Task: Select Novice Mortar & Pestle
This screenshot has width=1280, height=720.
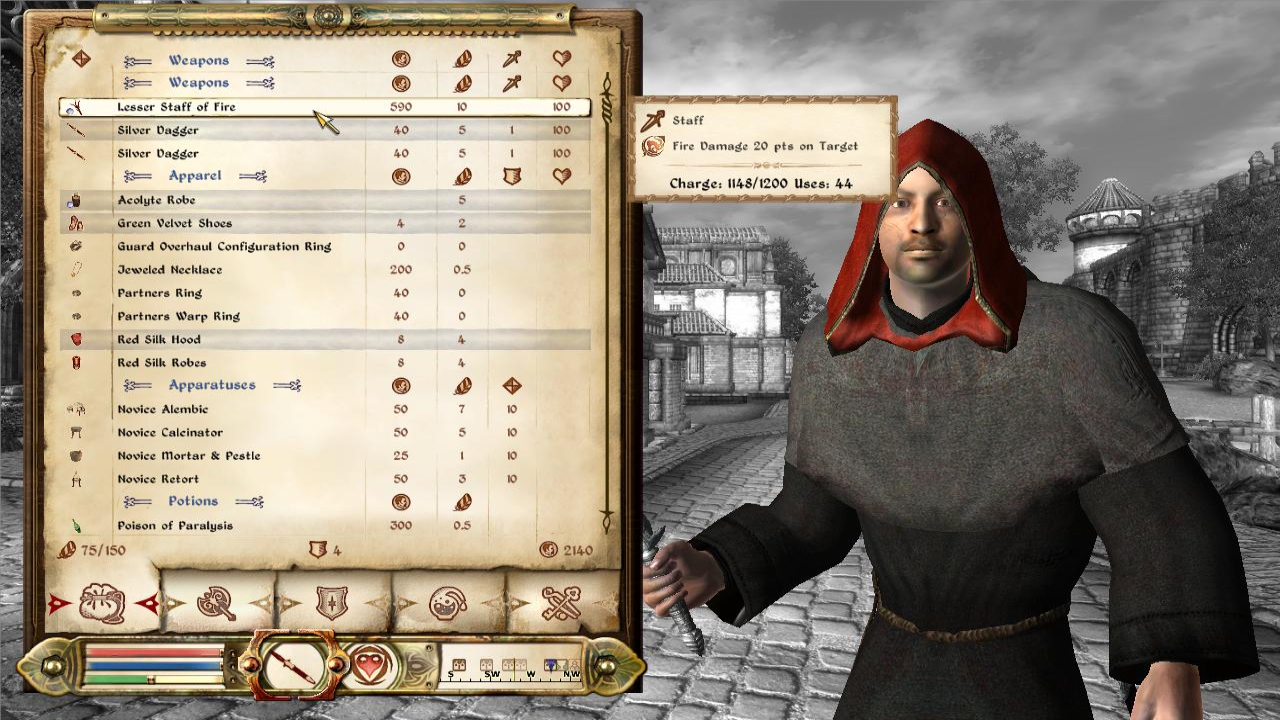Action: coord(188,456)
